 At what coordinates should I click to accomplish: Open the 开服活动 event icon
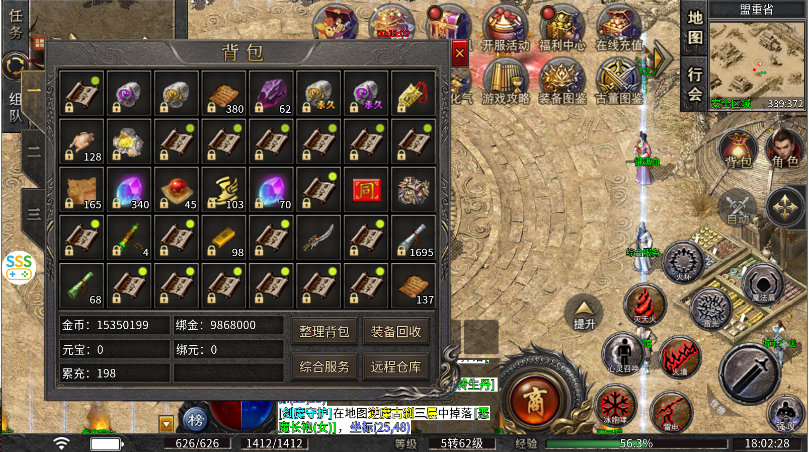[x=505, y=28]
